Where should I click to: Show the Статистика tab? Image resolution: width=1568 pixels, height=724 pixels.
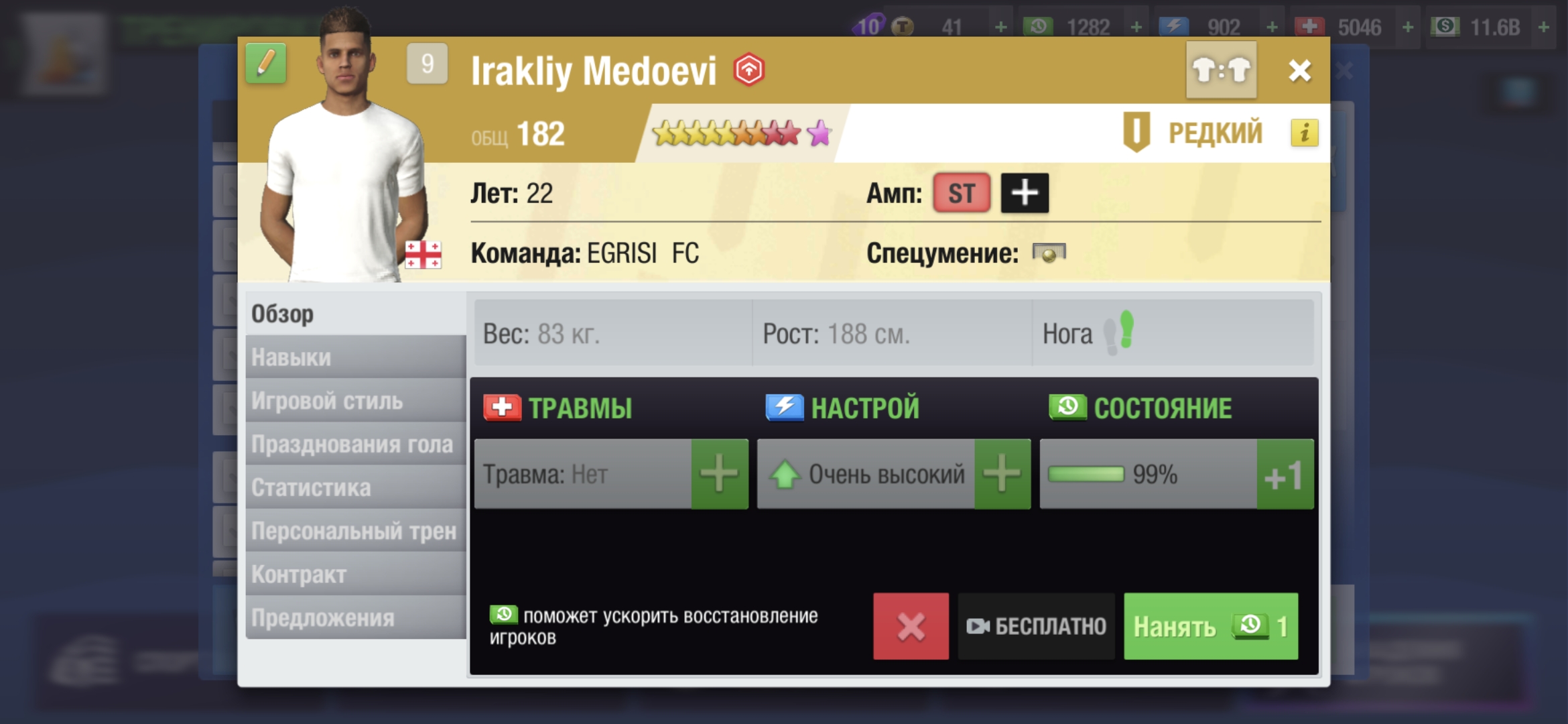click(x=355, y=487)
